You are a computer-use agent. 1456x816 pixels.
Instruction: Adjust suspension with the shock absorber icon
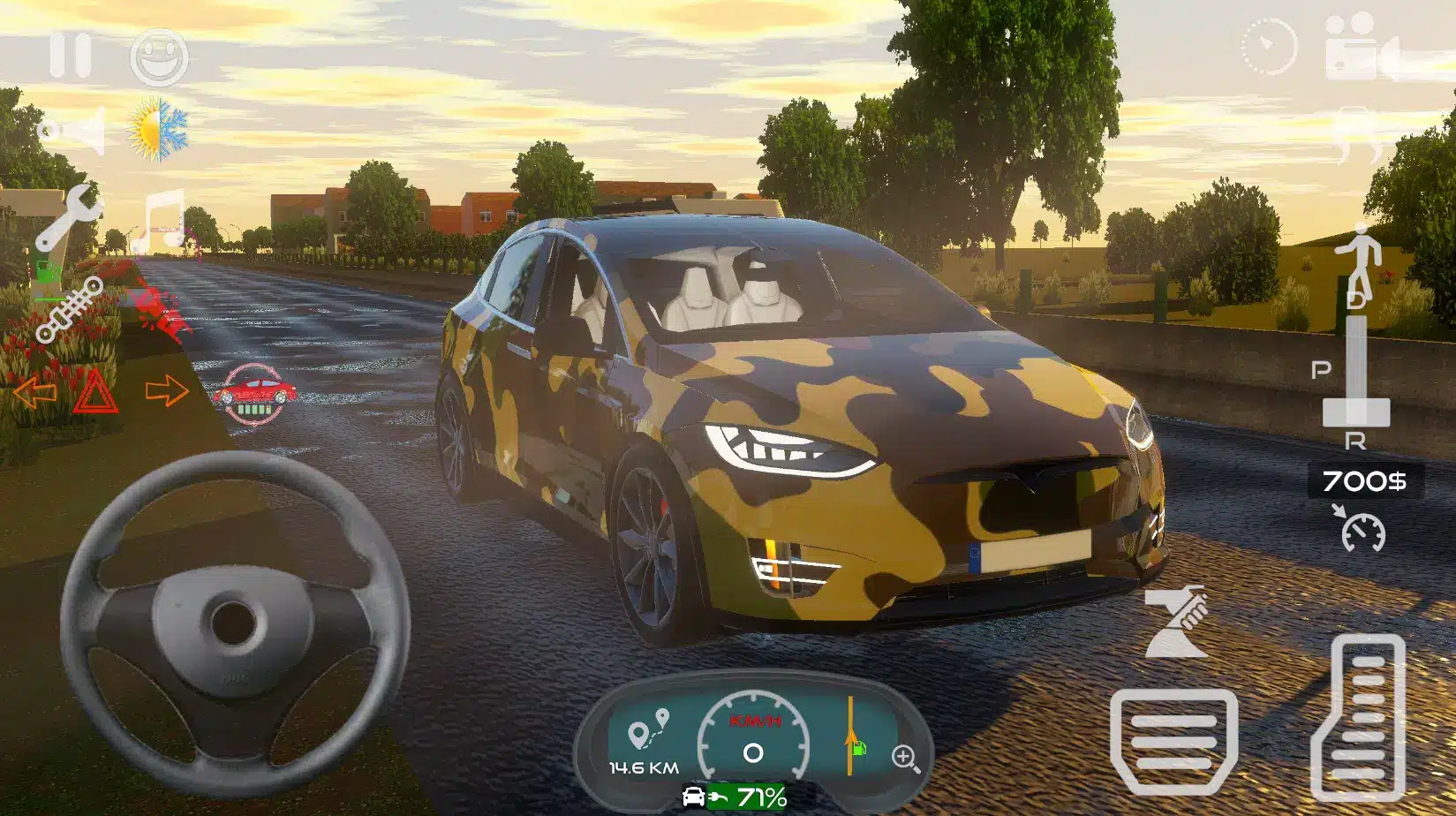coord(69,310)
